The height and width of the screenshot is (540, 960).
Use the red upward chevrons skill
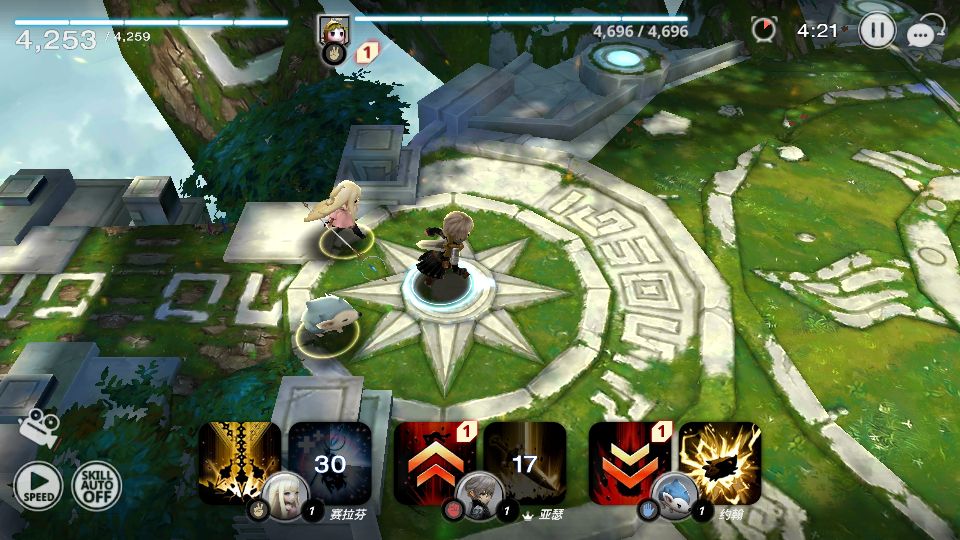click(433, 460)
